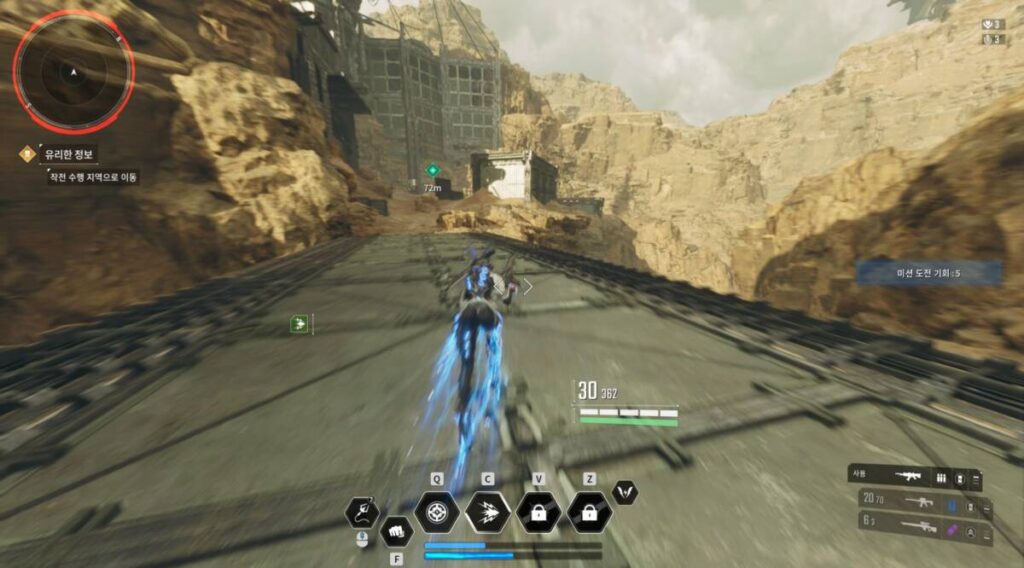The width and height of the screenshot is (1024, 568).
Task: Click the circular minimap
Action: point(73,72)
